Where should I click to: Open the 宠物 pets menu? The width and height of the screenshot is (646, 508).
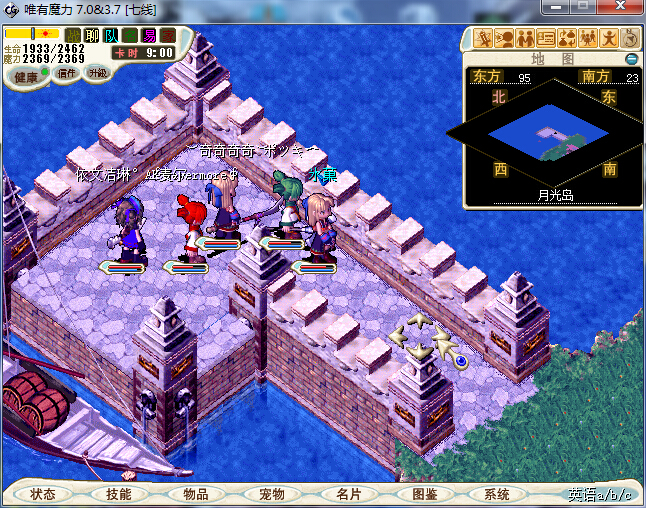pos(271,494)
